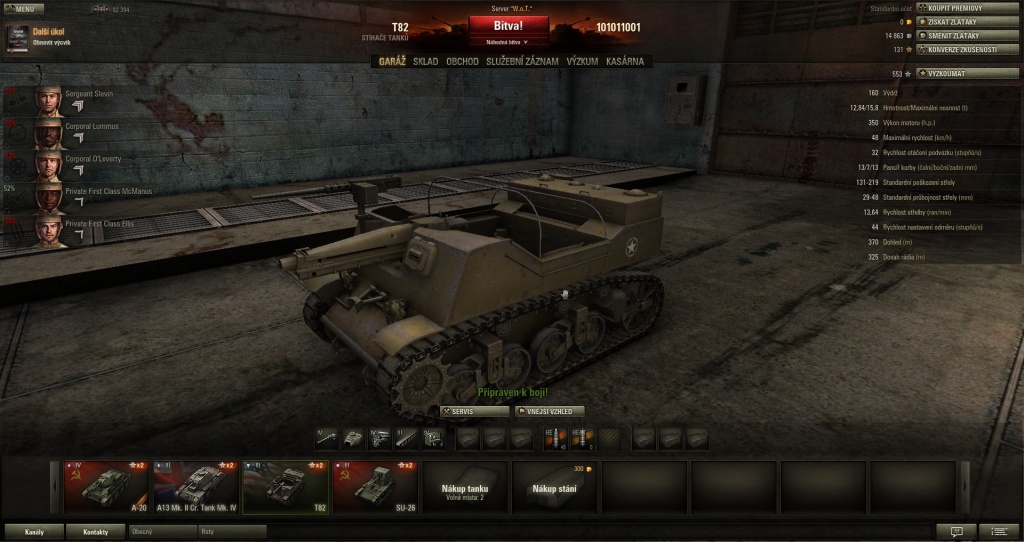Open the Servis button
Screen dimensions: 1024x542
point(474,411)
